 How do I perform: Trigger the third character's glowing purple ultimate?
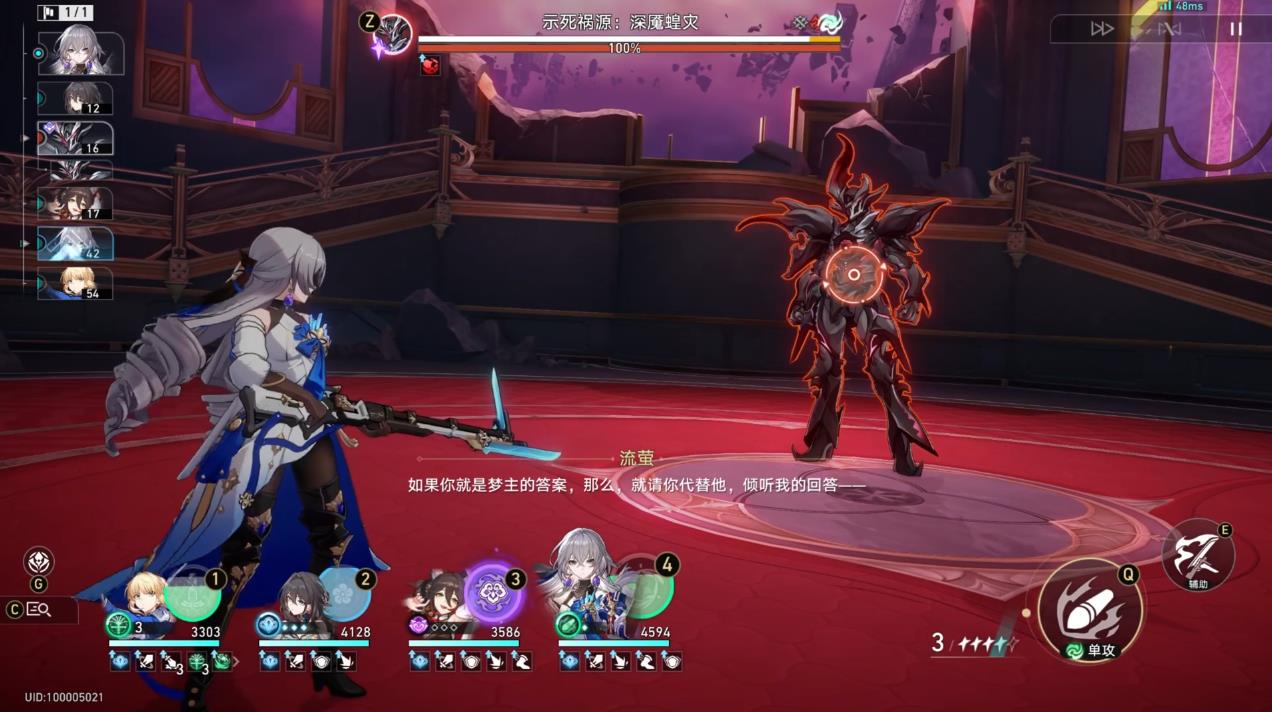tap(494, 592)
